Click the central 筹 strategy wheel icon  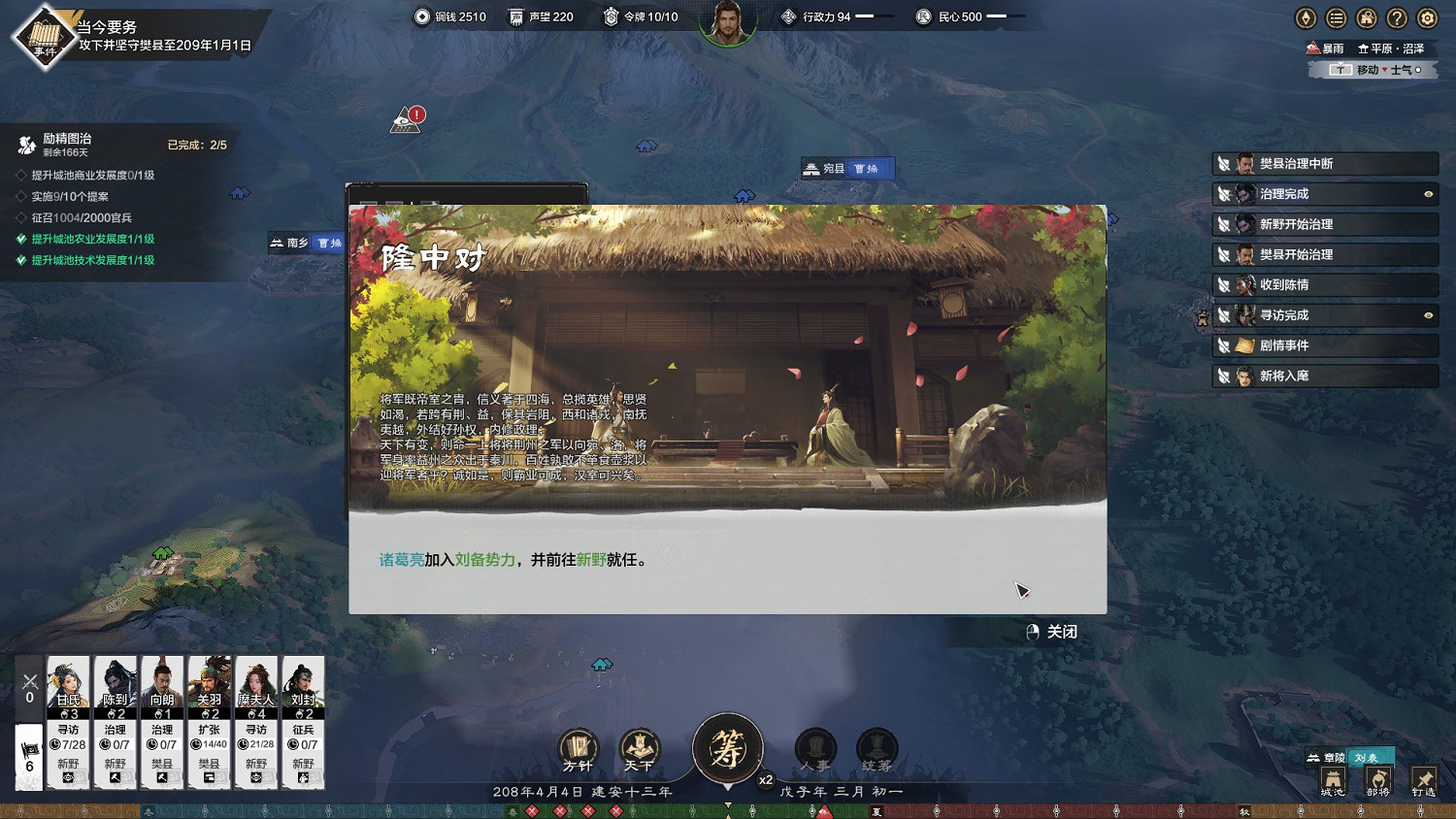(x=729, y=747)
